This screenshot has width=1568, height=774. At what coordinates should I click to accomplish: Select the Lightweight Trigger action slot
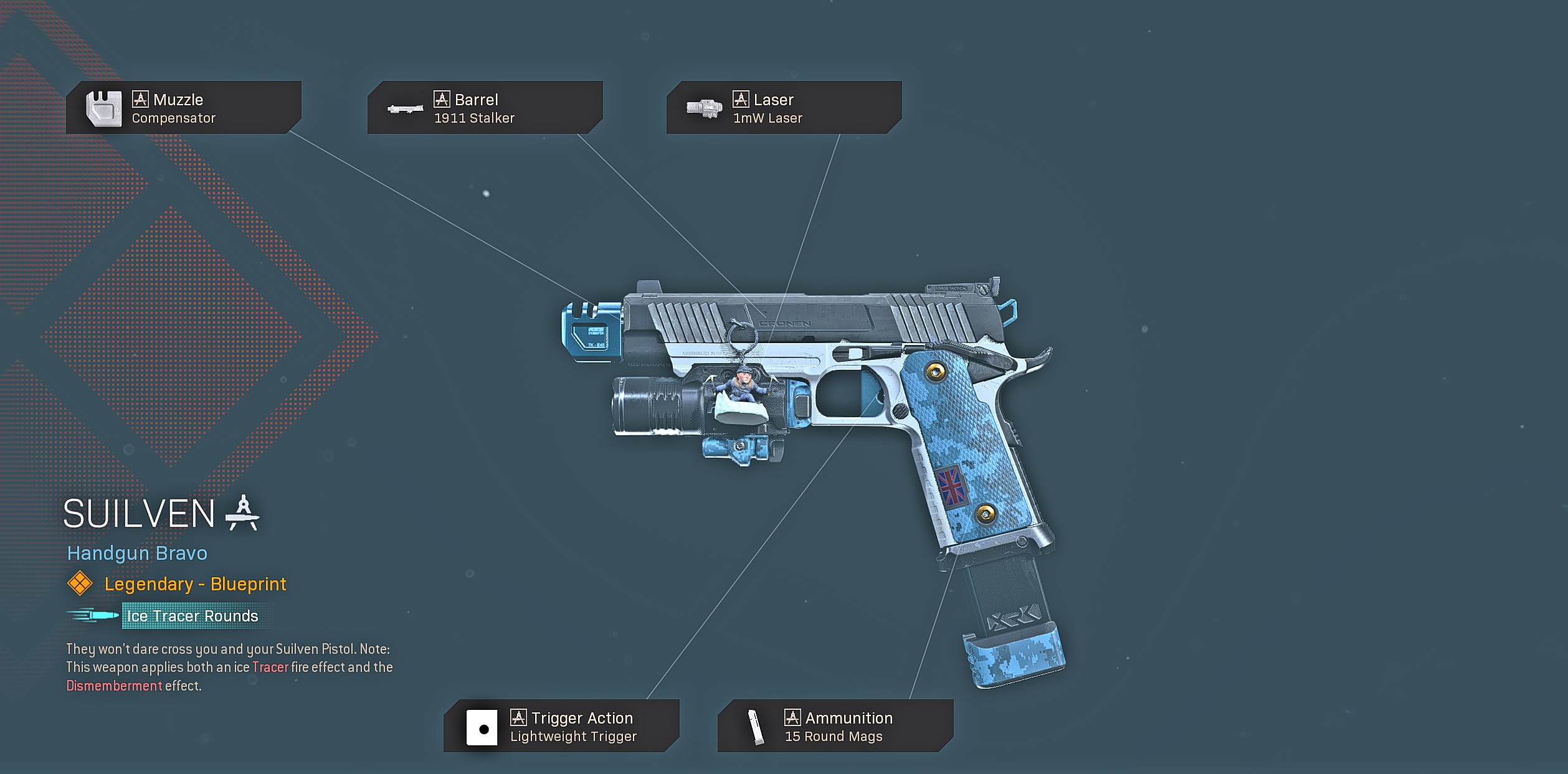pyautogui.click(x=561, y=726)
